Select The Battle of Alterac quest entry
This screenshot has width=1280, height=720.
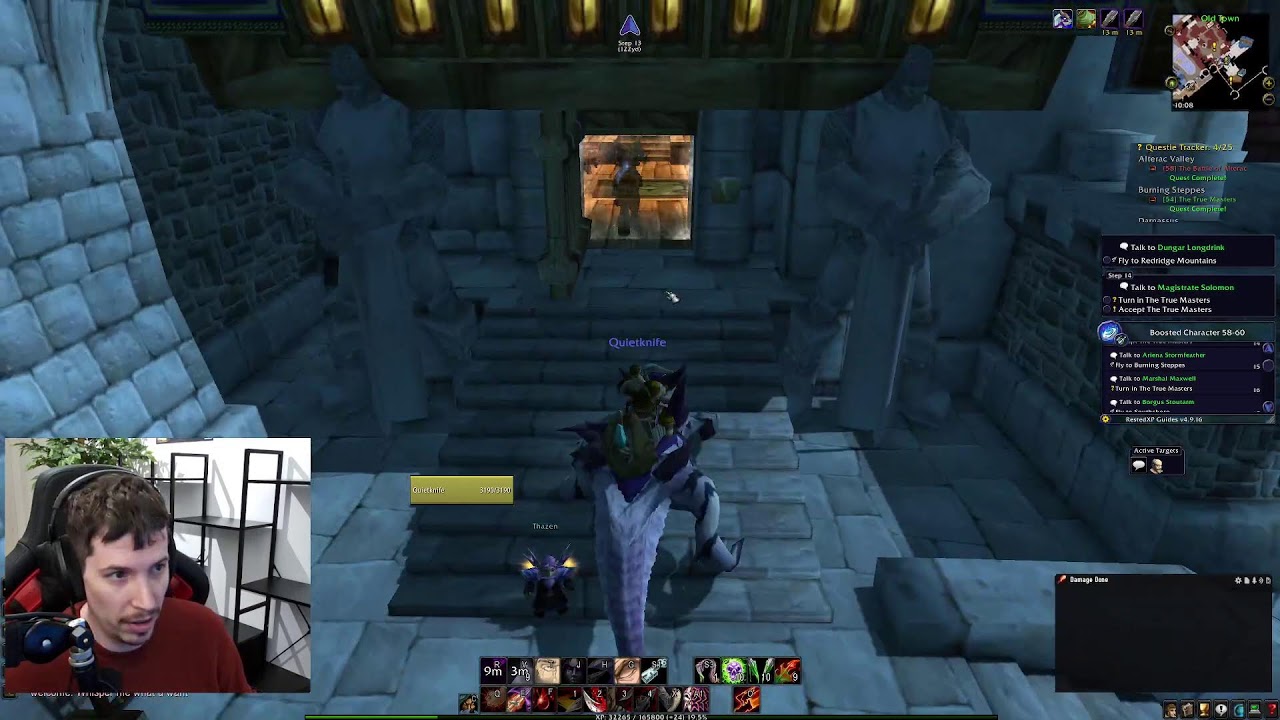(x=1205, y=168)
